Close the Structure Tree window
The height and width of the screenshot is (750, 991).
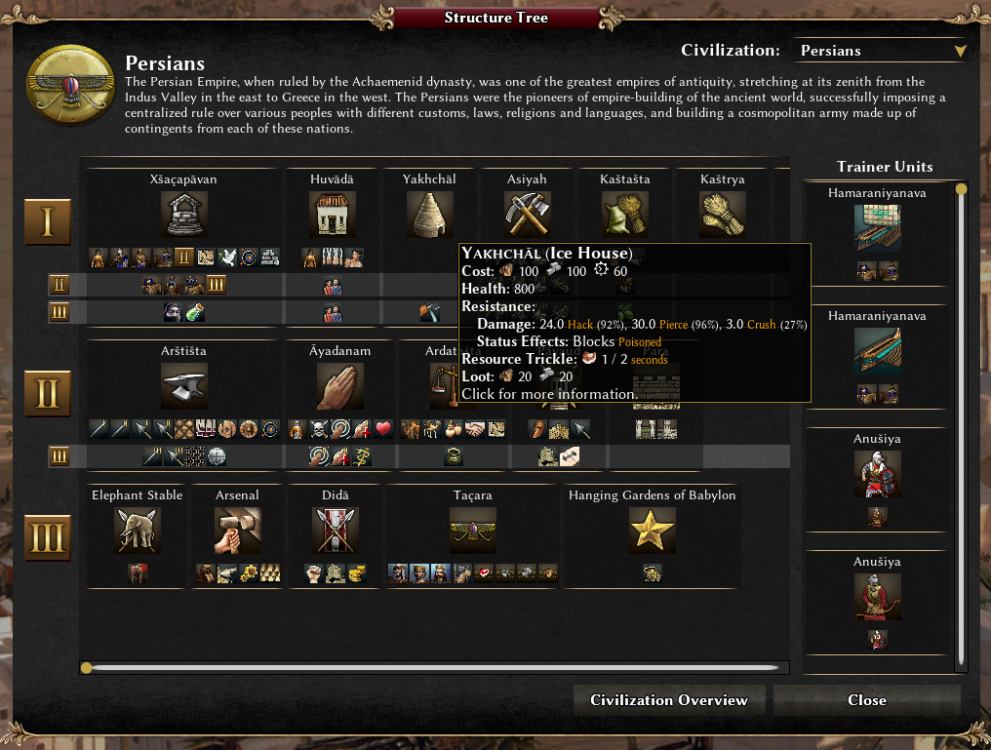pos(866,700)
